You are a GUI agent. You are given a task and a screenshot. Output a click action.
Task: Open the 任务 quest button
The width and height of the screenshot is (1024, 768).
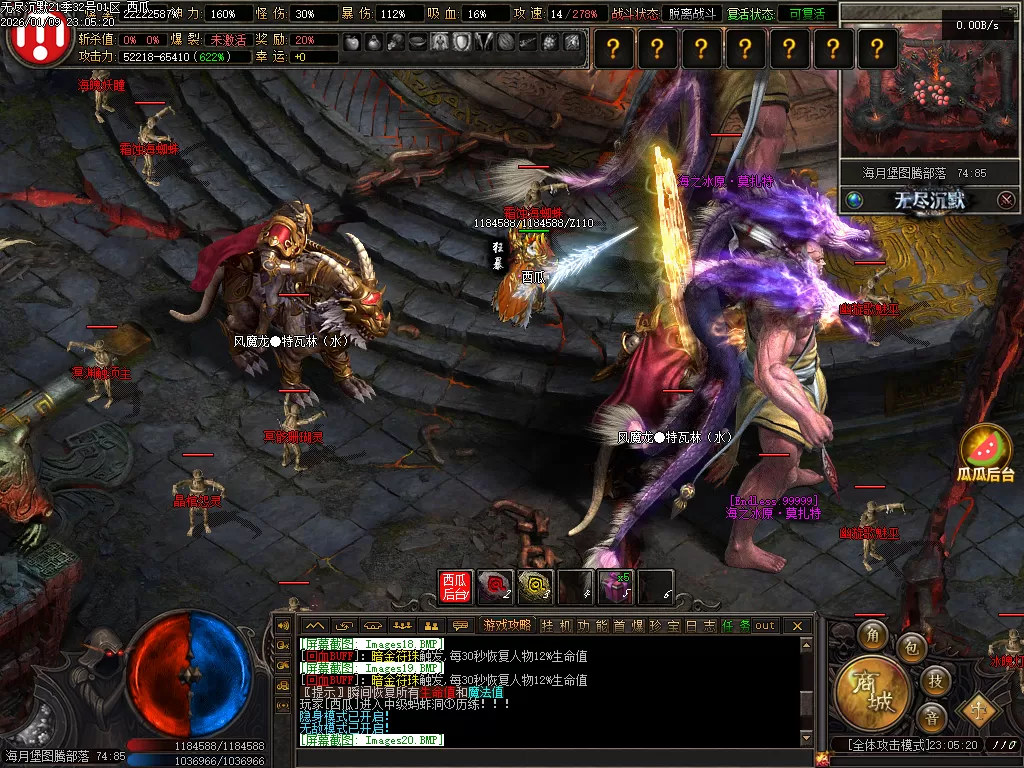pyautogui.click(x=735, y=626)
